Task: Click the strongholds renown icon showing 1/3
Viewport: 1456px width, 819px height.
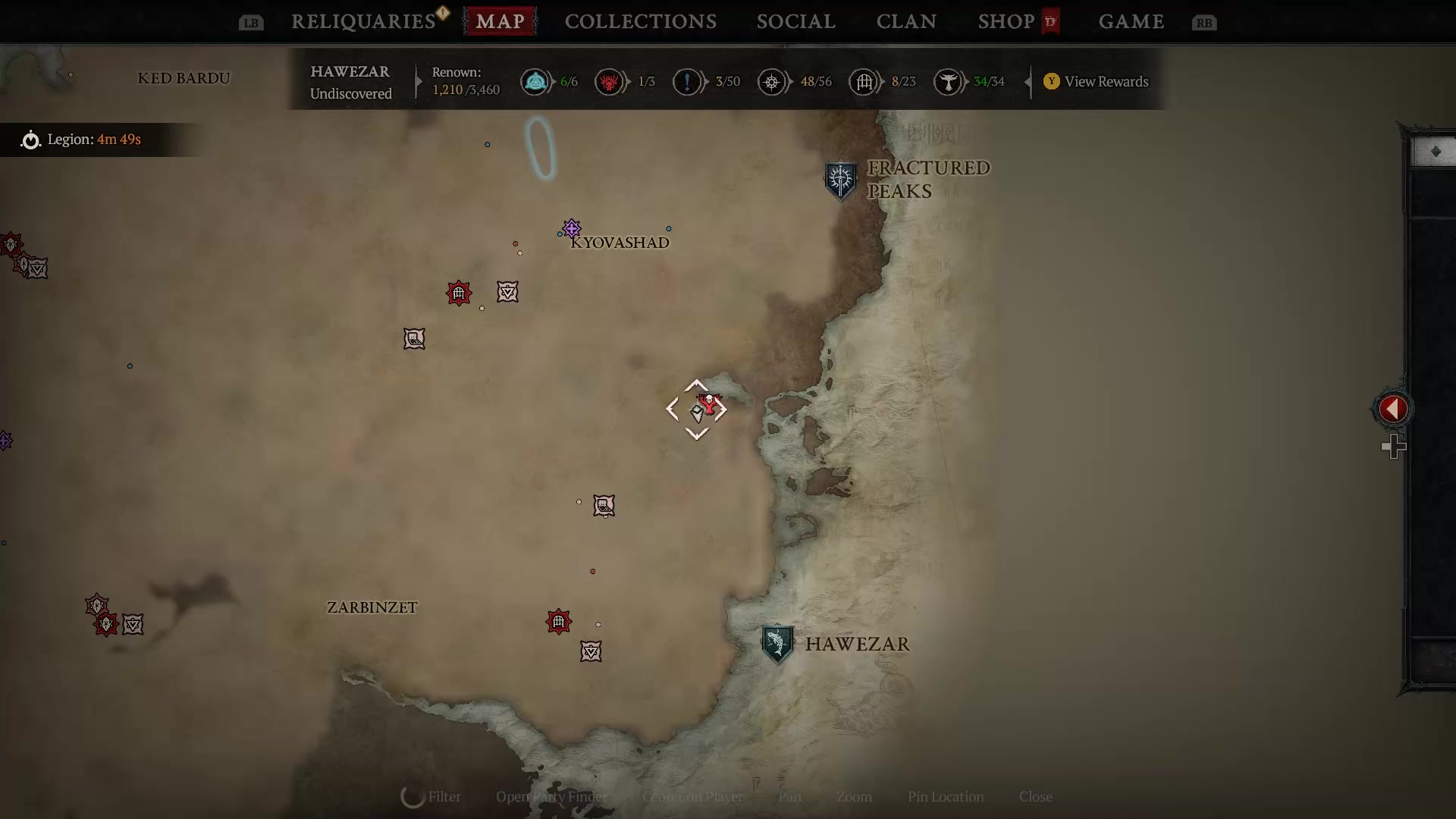Action: coord(610,82)
